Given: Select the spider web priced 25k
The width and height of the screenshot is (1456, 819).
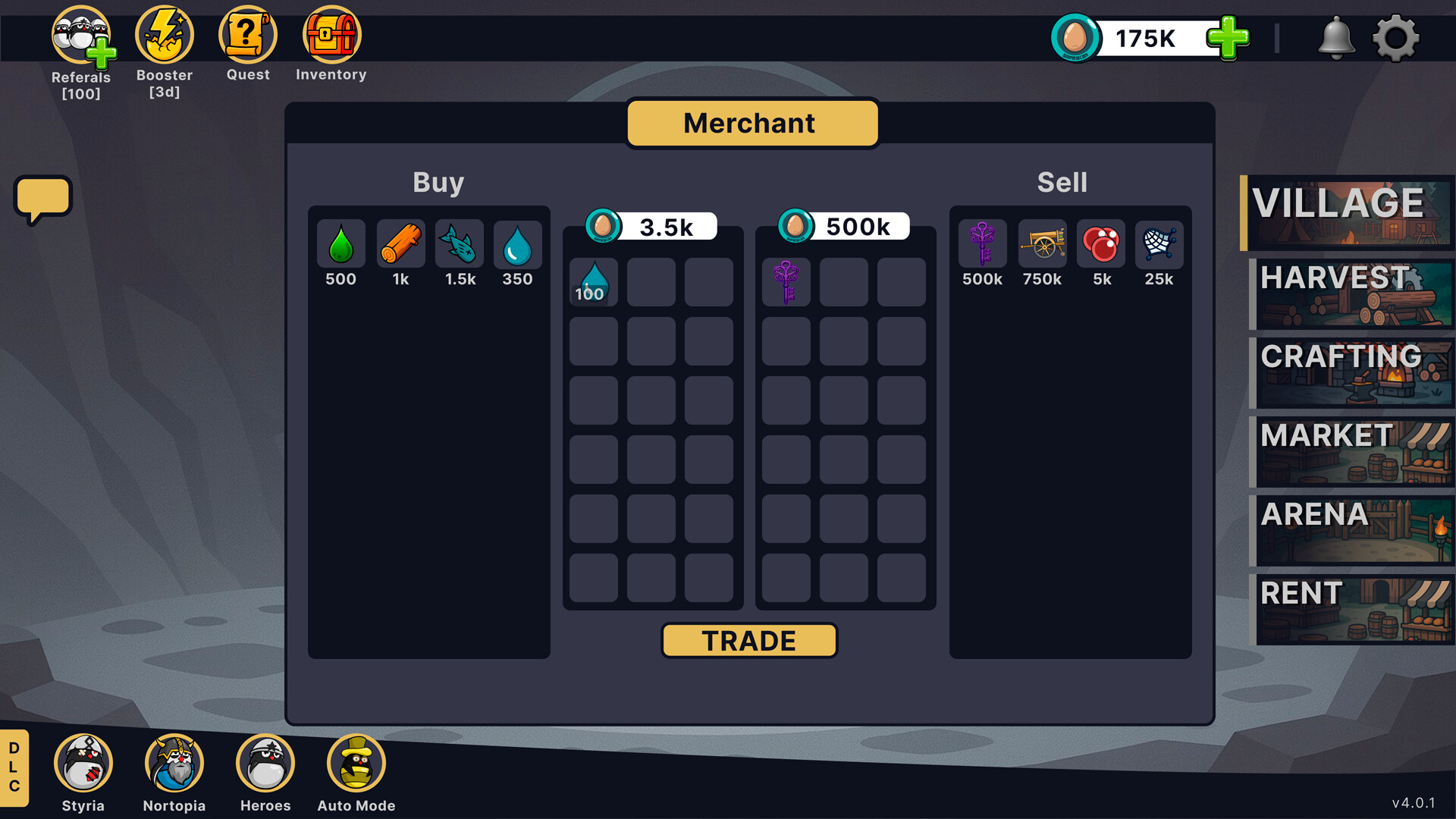Looking at the screenshot, I should [x=1159, y=244].
